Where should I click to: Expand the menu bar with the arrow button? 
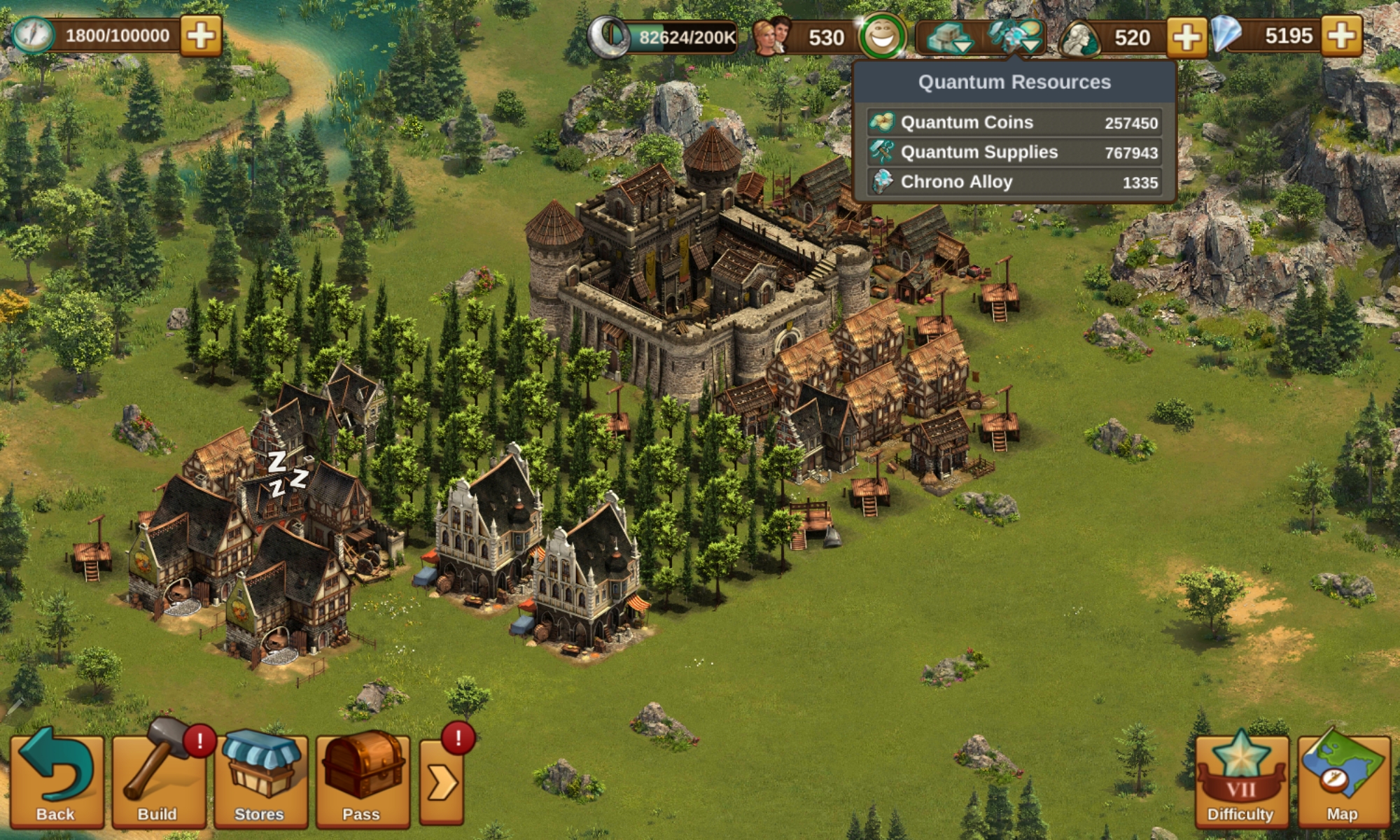tap(442, 781)
